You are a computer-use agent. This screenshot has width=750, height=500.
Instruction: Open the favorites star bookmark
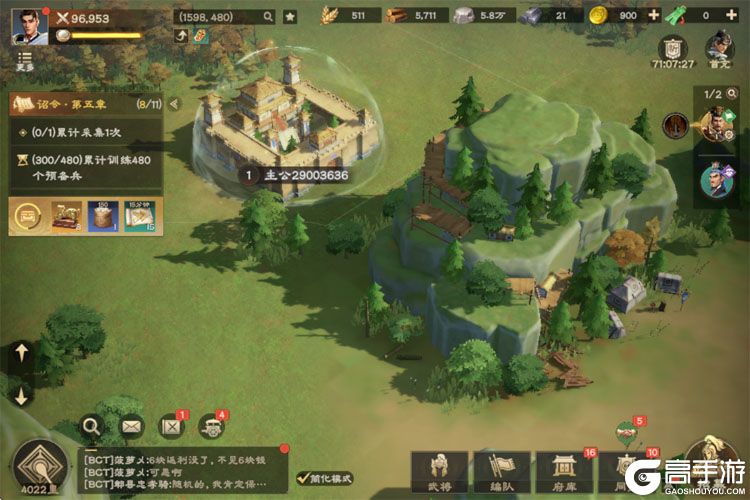290,16
